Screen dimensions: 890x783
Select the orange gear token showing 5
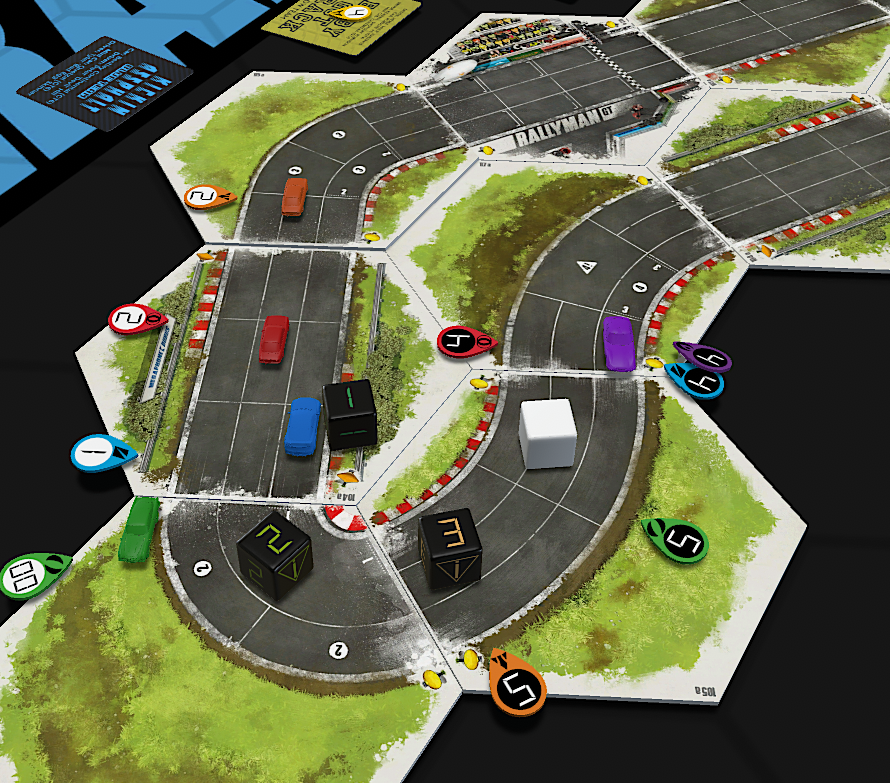[519, 686]
